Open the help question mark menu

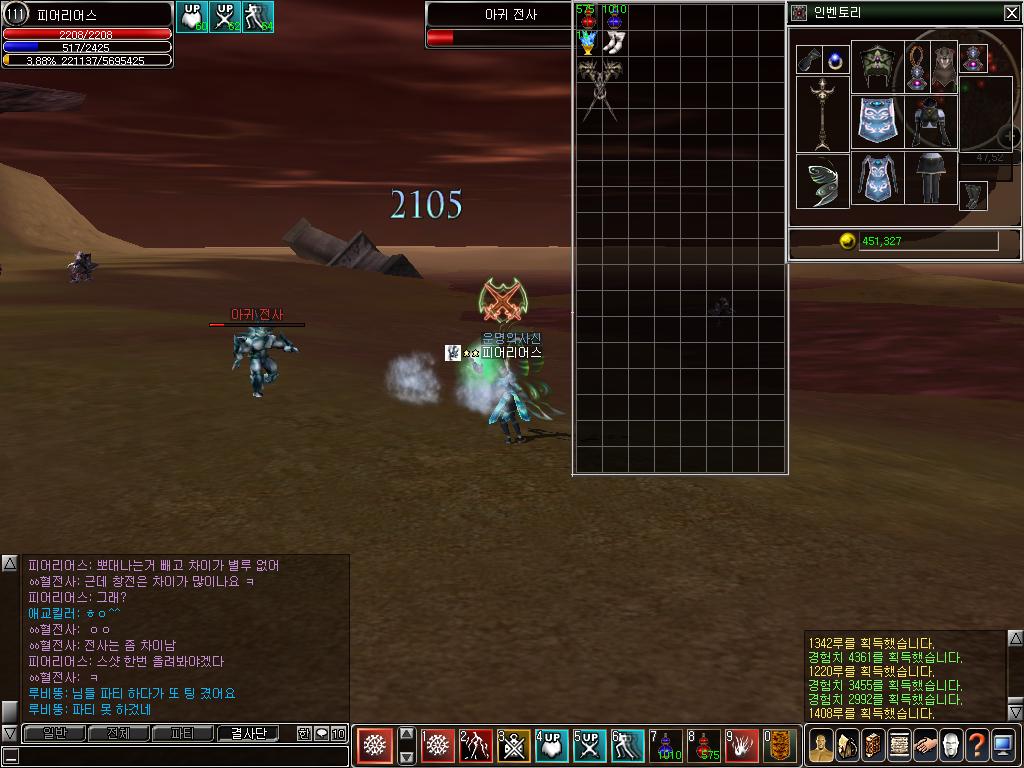[977, 745]
